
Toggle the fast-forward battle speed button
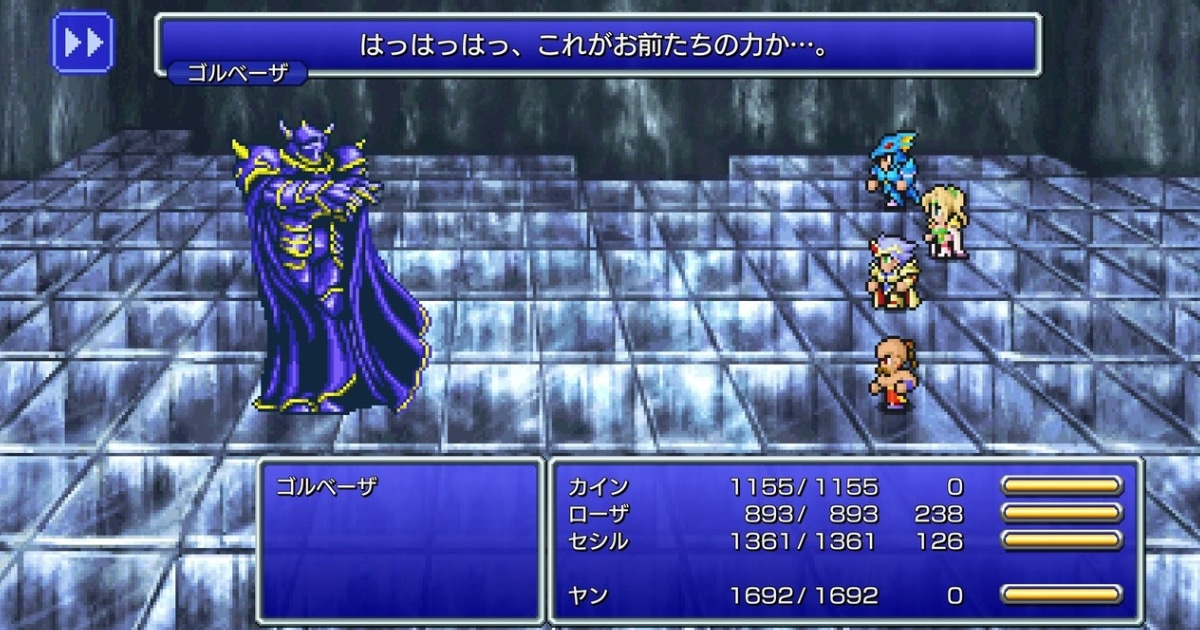[82, 42]
